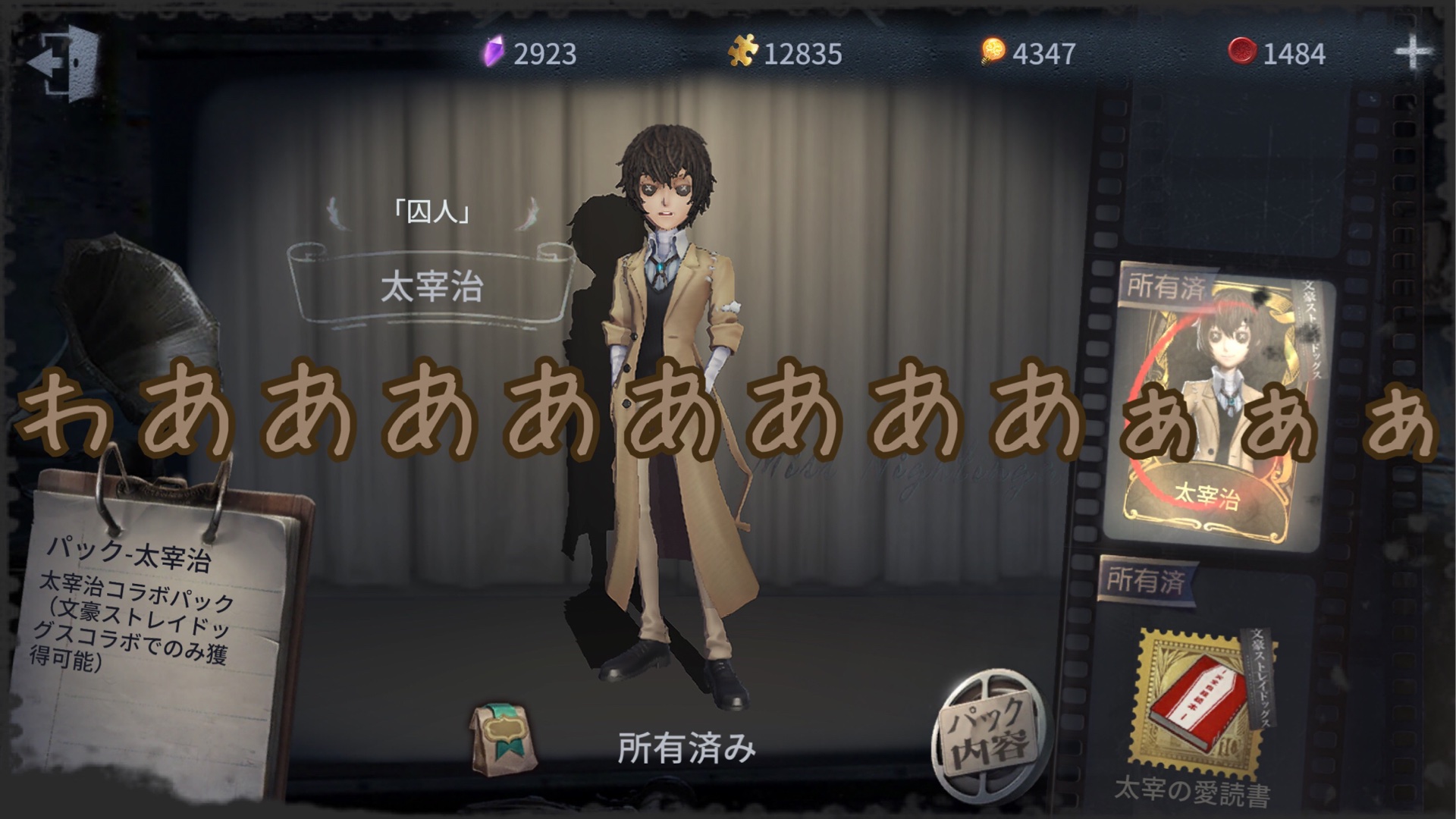Image resolution: width=1456 pixels, height=819 pixels.
Task: Exit via the door back icon
Action: pyautogui.click(x=66, y=63)
